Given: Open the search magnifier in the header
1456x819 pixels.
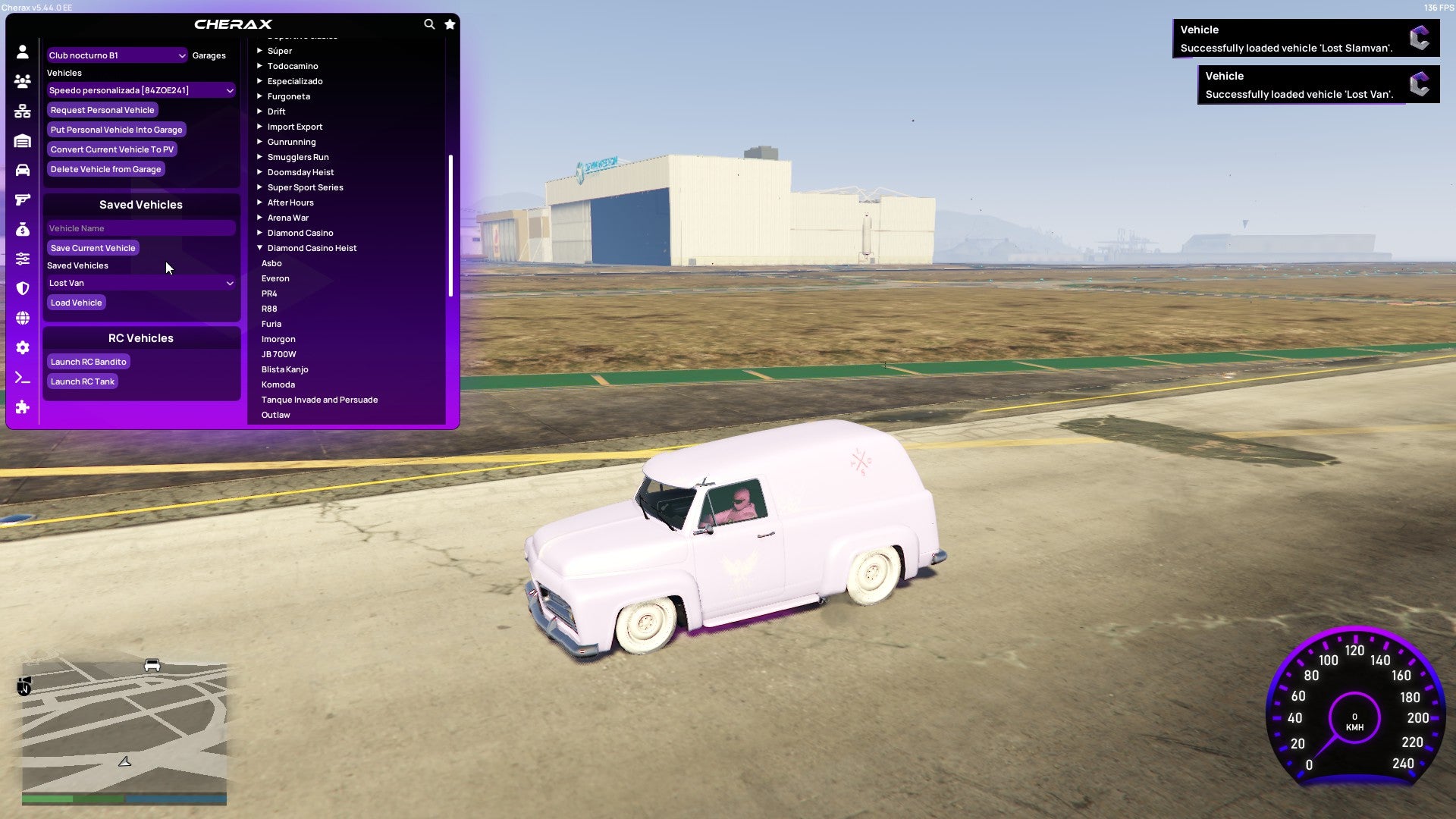Looking at the screenshot, I should click(429, 24).
